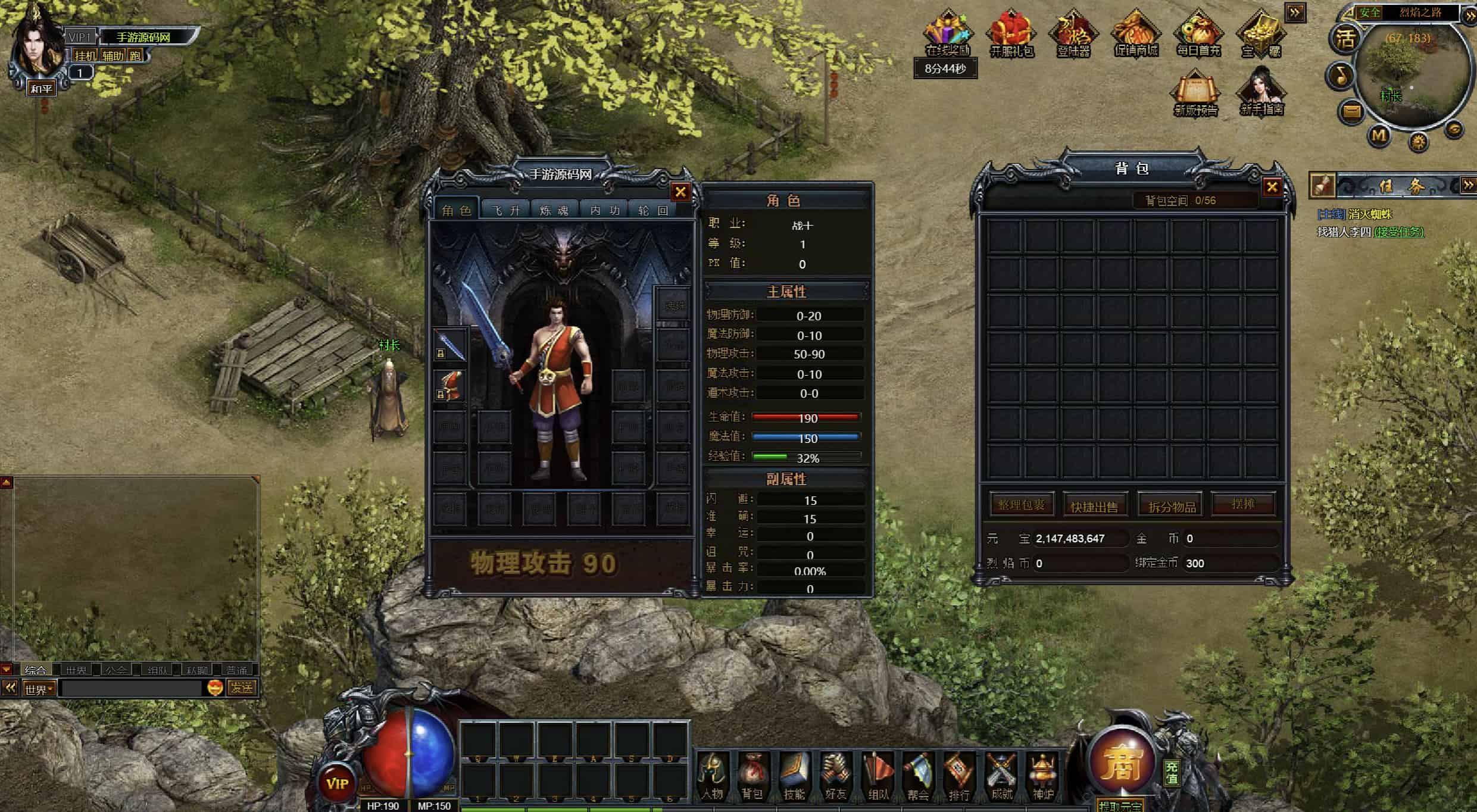
Task: Open the 技能 skills menu icon
Action: 794,776
